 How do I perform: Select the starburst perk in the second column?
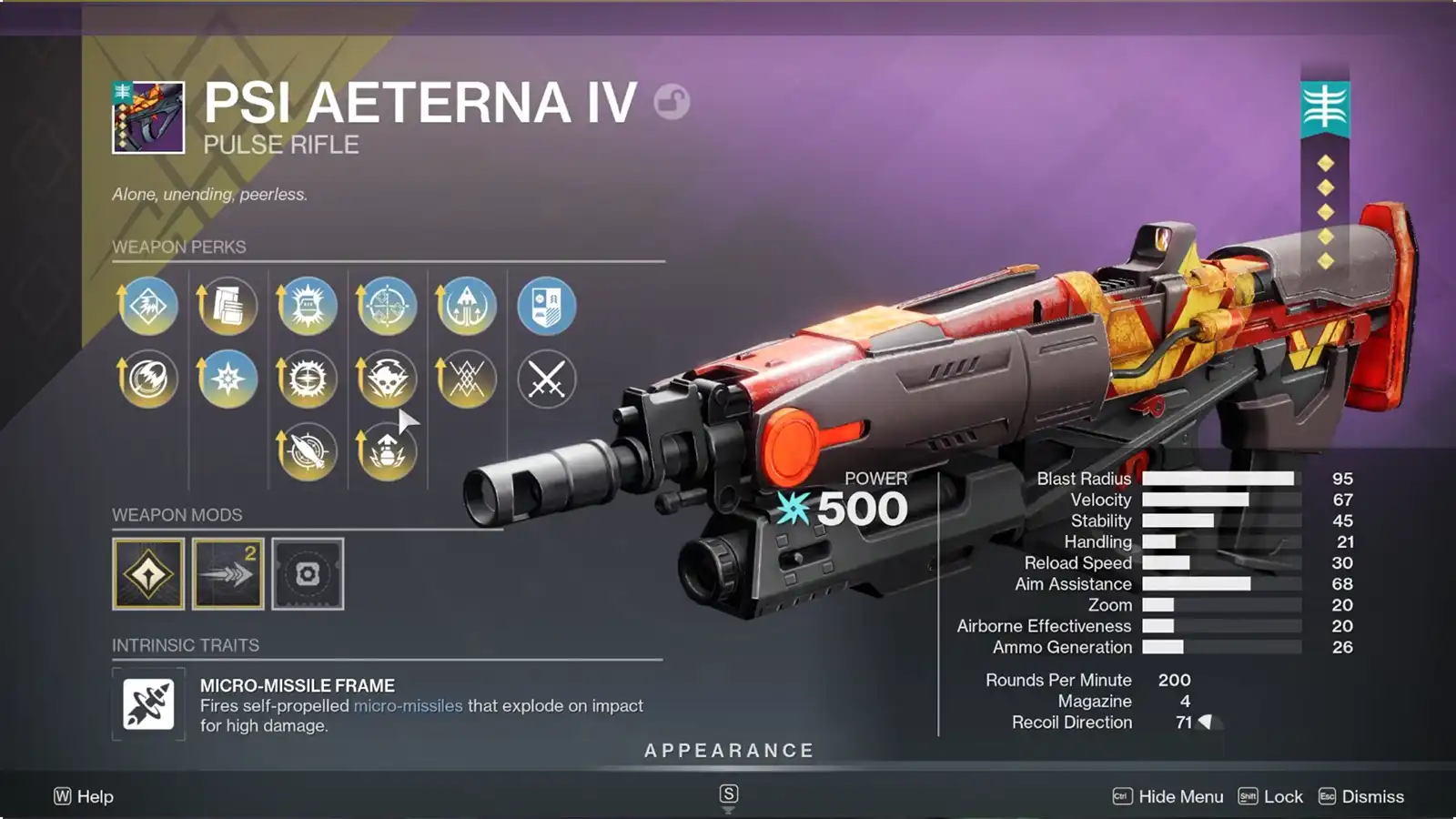point(227,379)
